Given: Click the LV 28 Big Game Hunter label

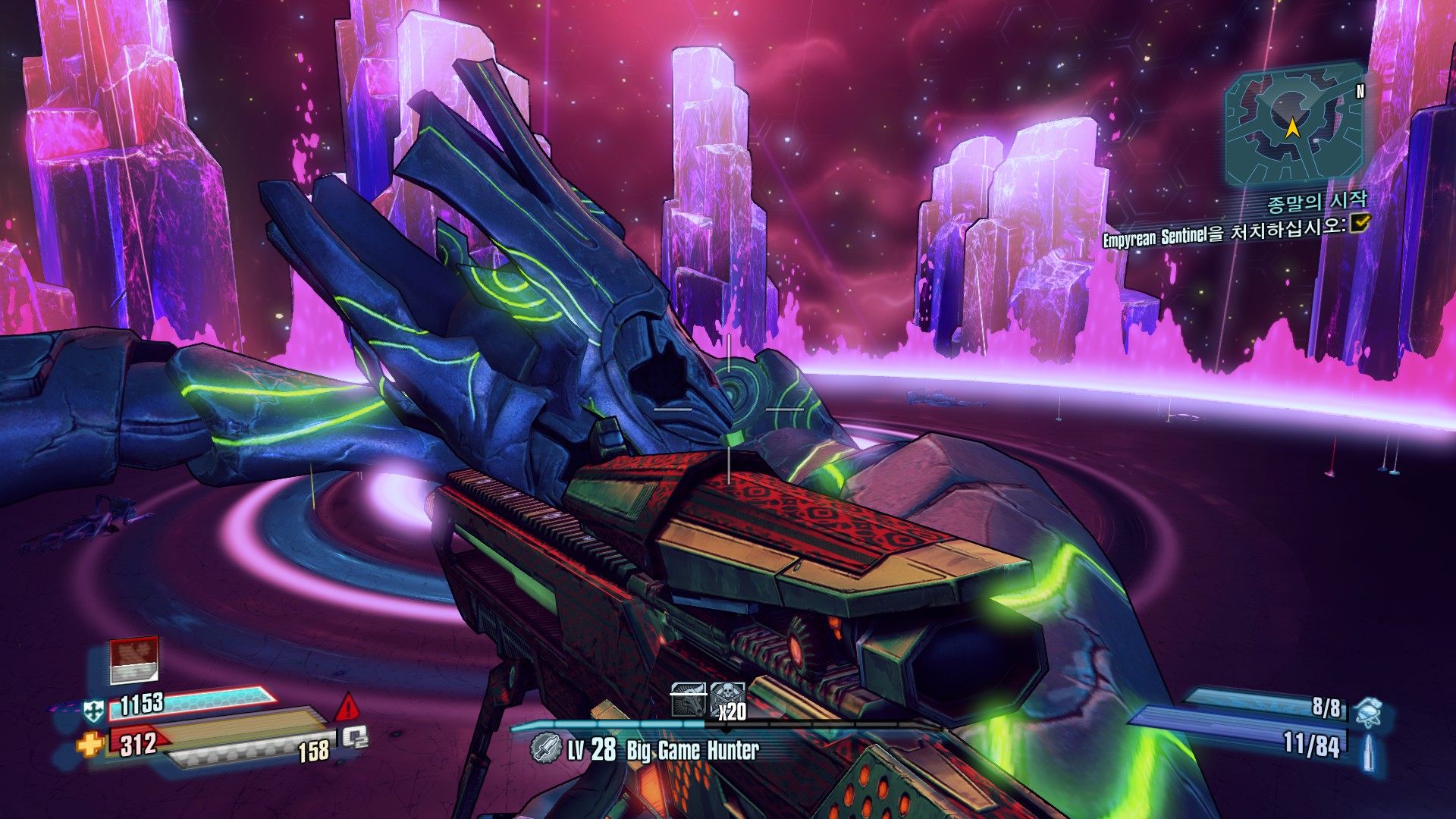Looking at the screenshot, I should 663,750.
